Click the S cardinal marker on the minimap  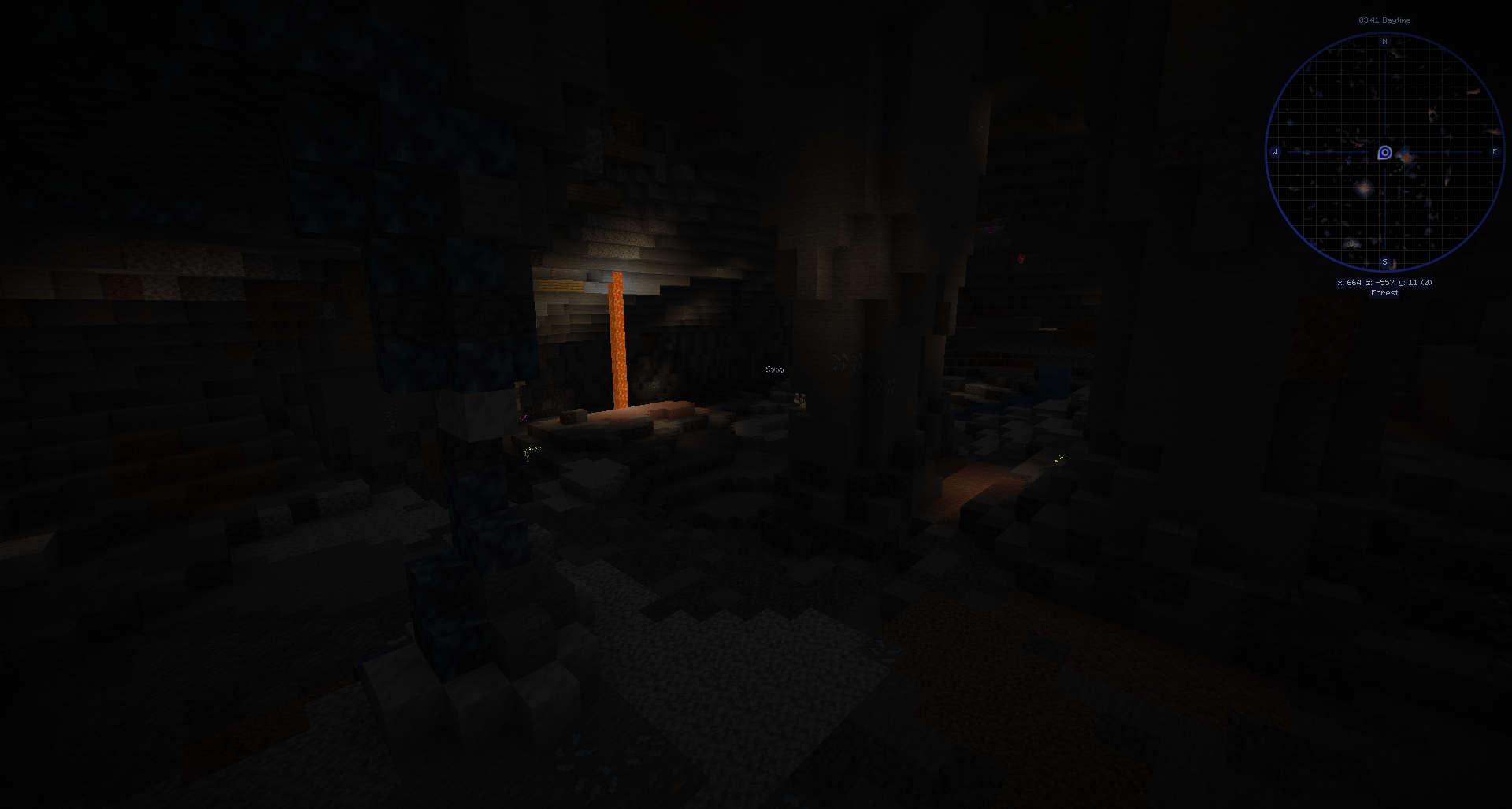1384,262
